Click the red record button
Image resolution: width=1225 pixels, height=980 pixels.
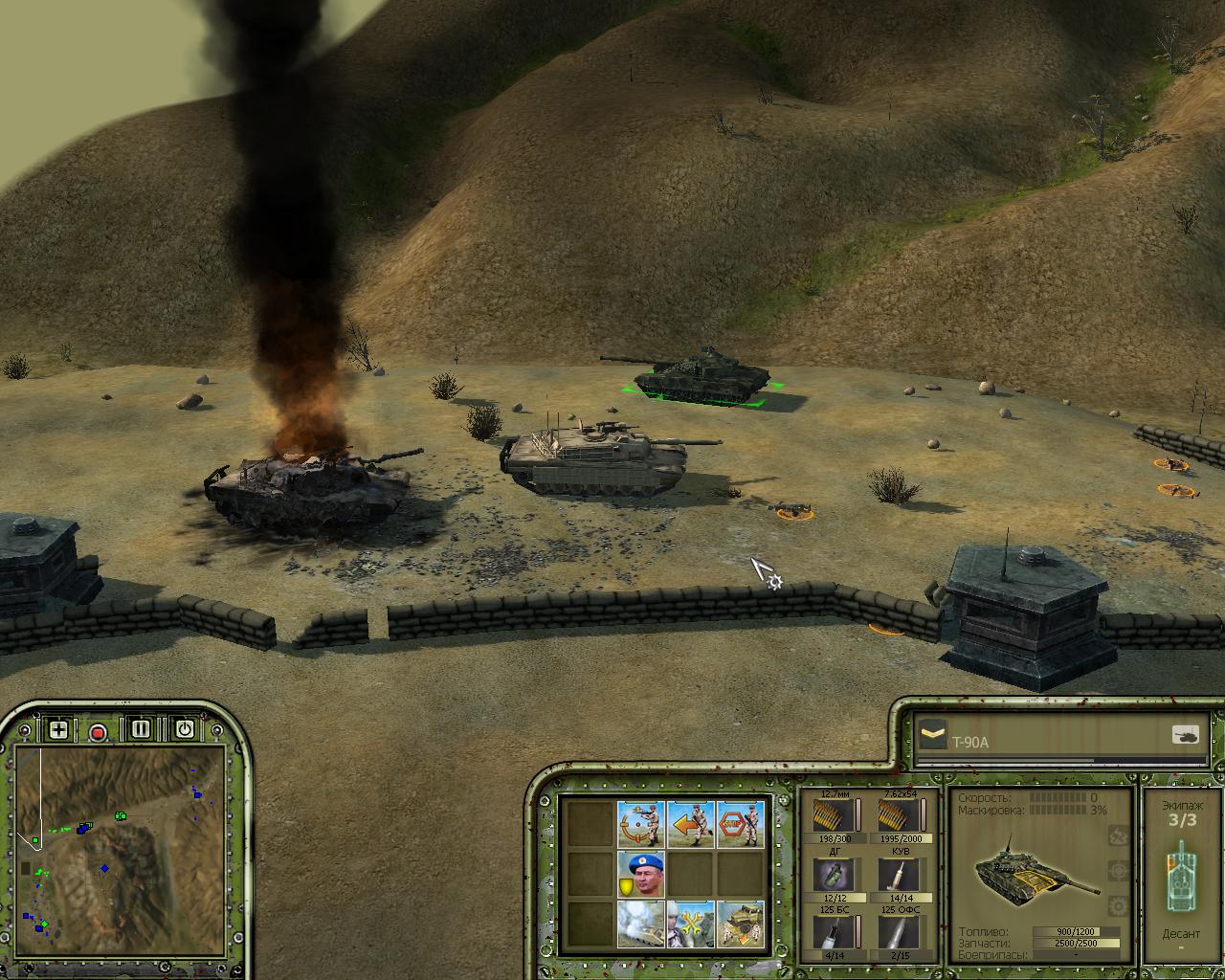point(98,733)
